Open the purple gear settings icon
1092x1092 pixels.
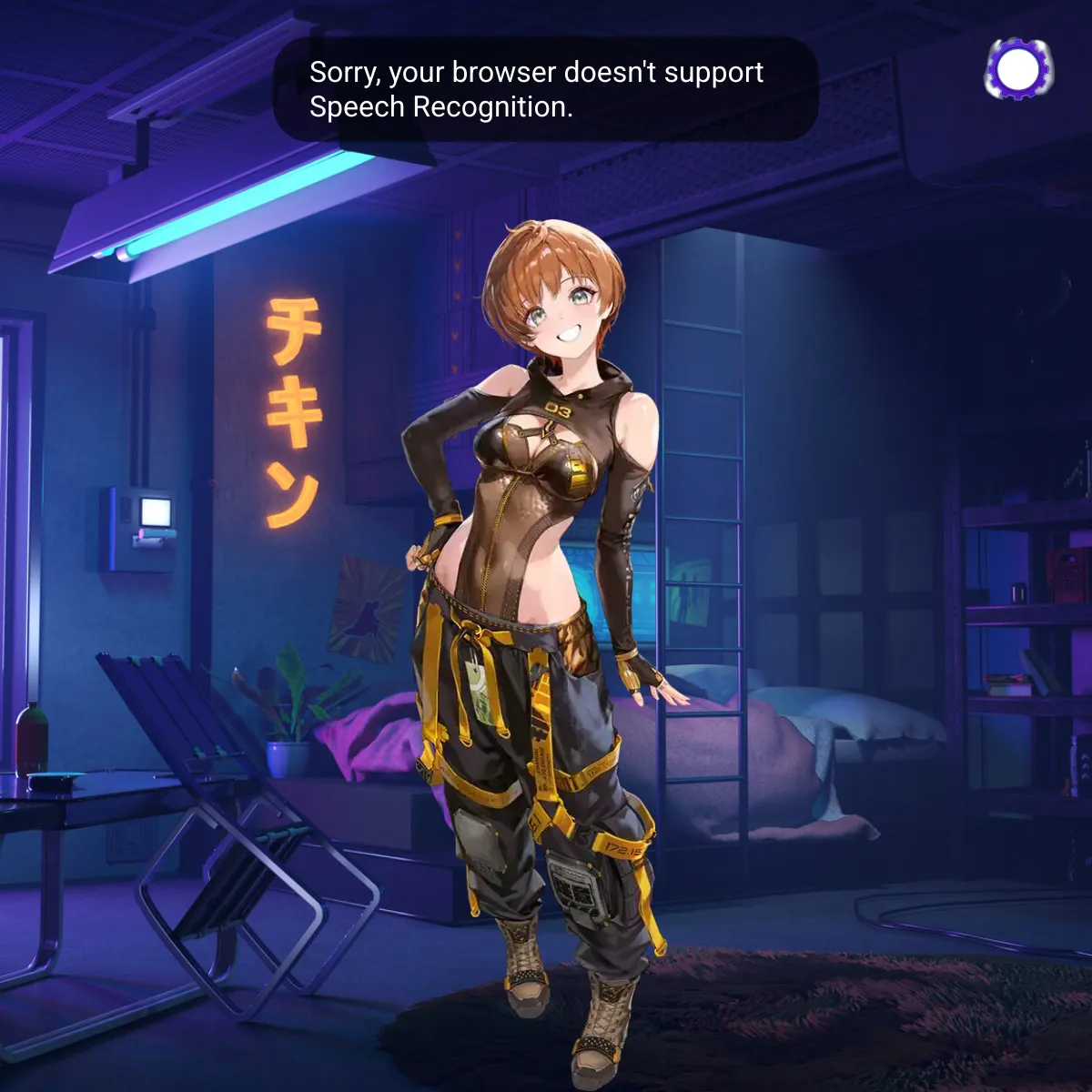1018,68
